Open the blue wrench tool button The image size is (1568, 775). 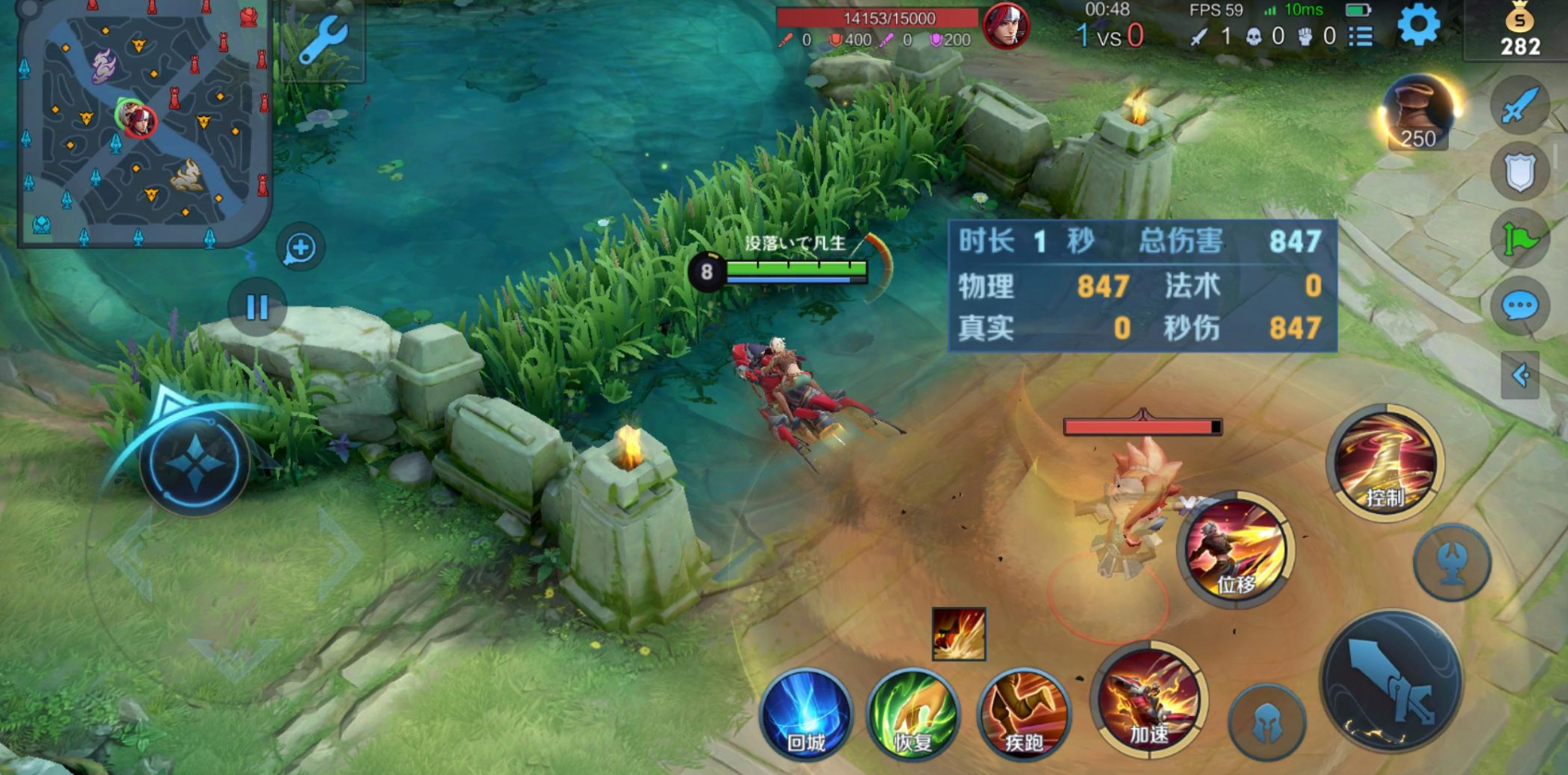click(x=322, y=41)
